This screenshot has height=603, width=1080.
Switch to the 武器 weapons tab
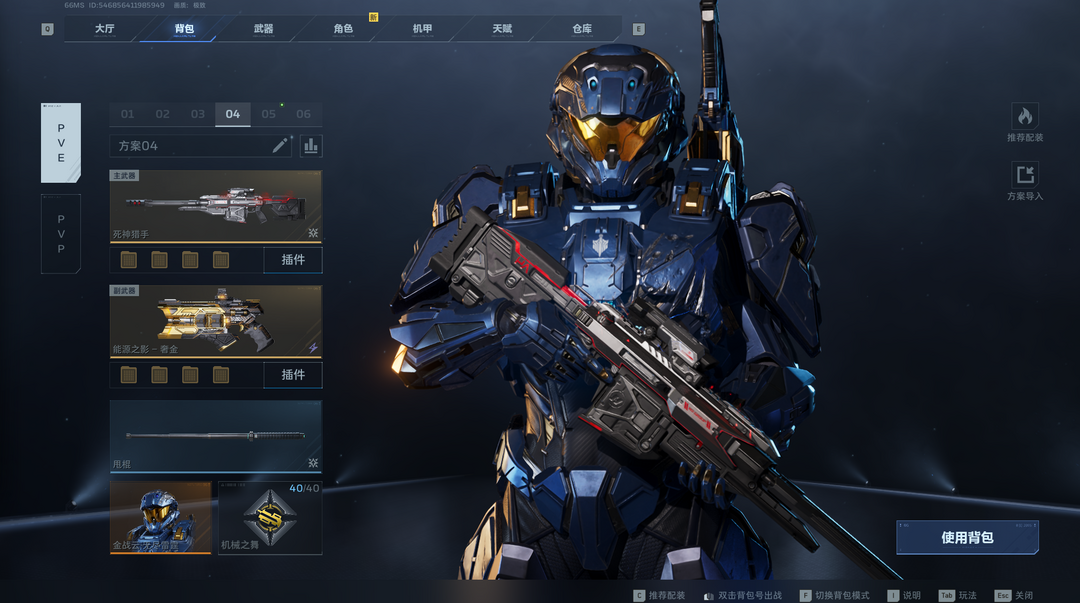tap(263, 29)
